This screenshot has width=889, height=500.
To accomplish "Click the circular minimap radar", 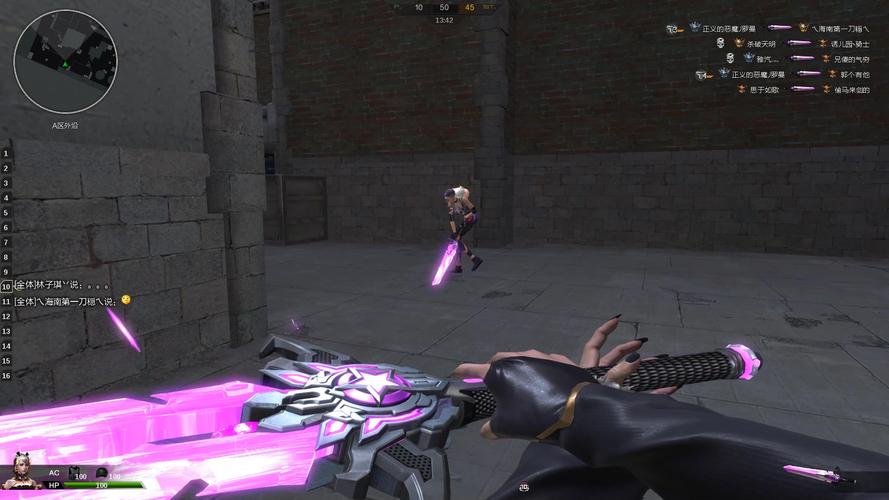I will [65, 62].
